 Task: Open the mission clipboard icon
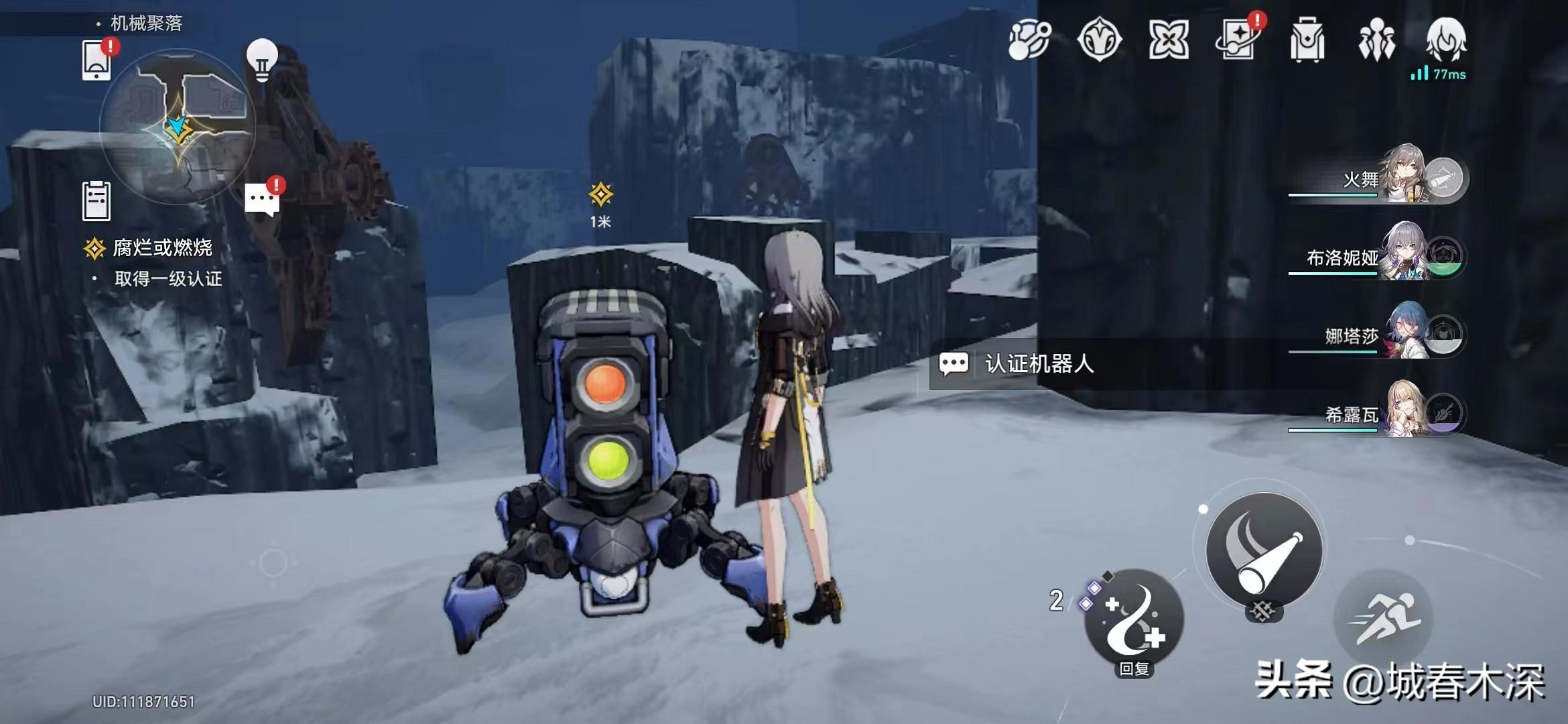[96, 200]
